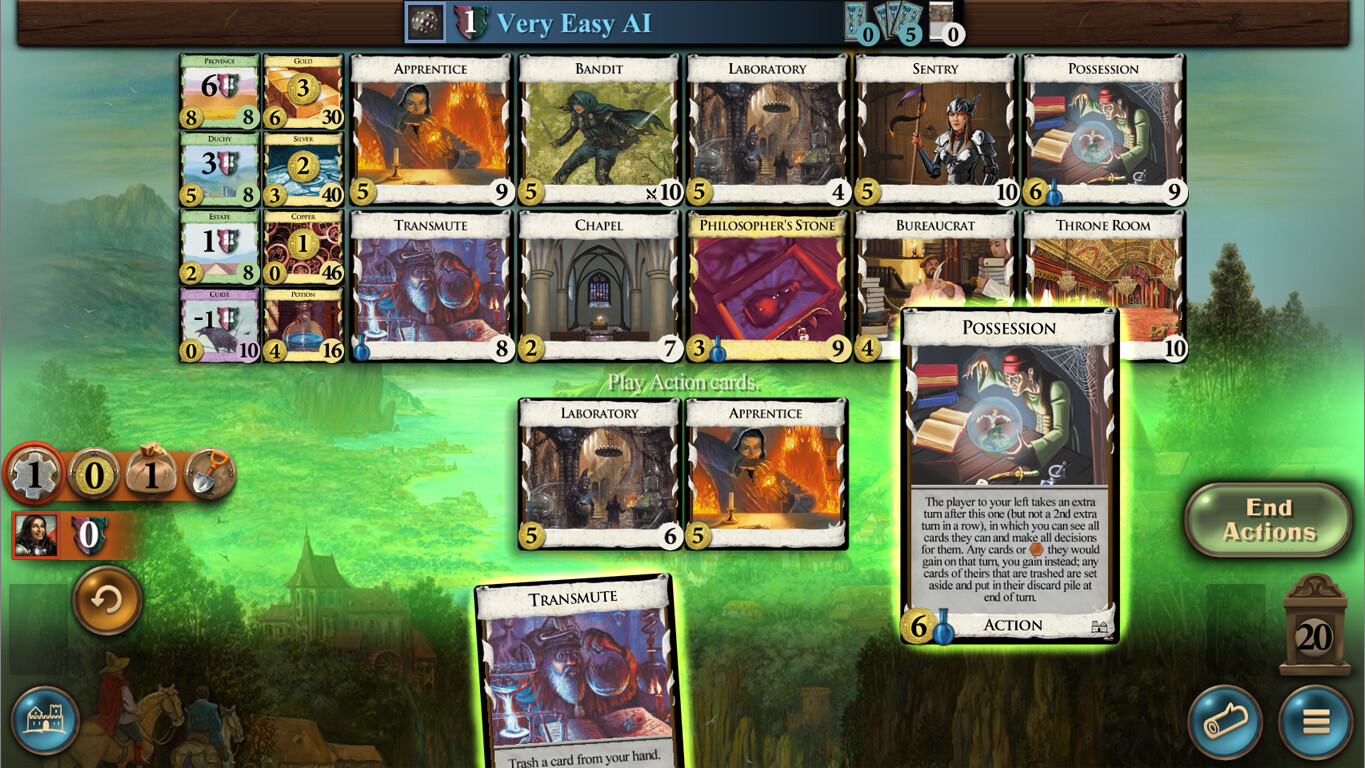The height and width of the screenshot is (768, 1365).
Task: Click the castle icon in bottom left
Action: click(44, 719)
